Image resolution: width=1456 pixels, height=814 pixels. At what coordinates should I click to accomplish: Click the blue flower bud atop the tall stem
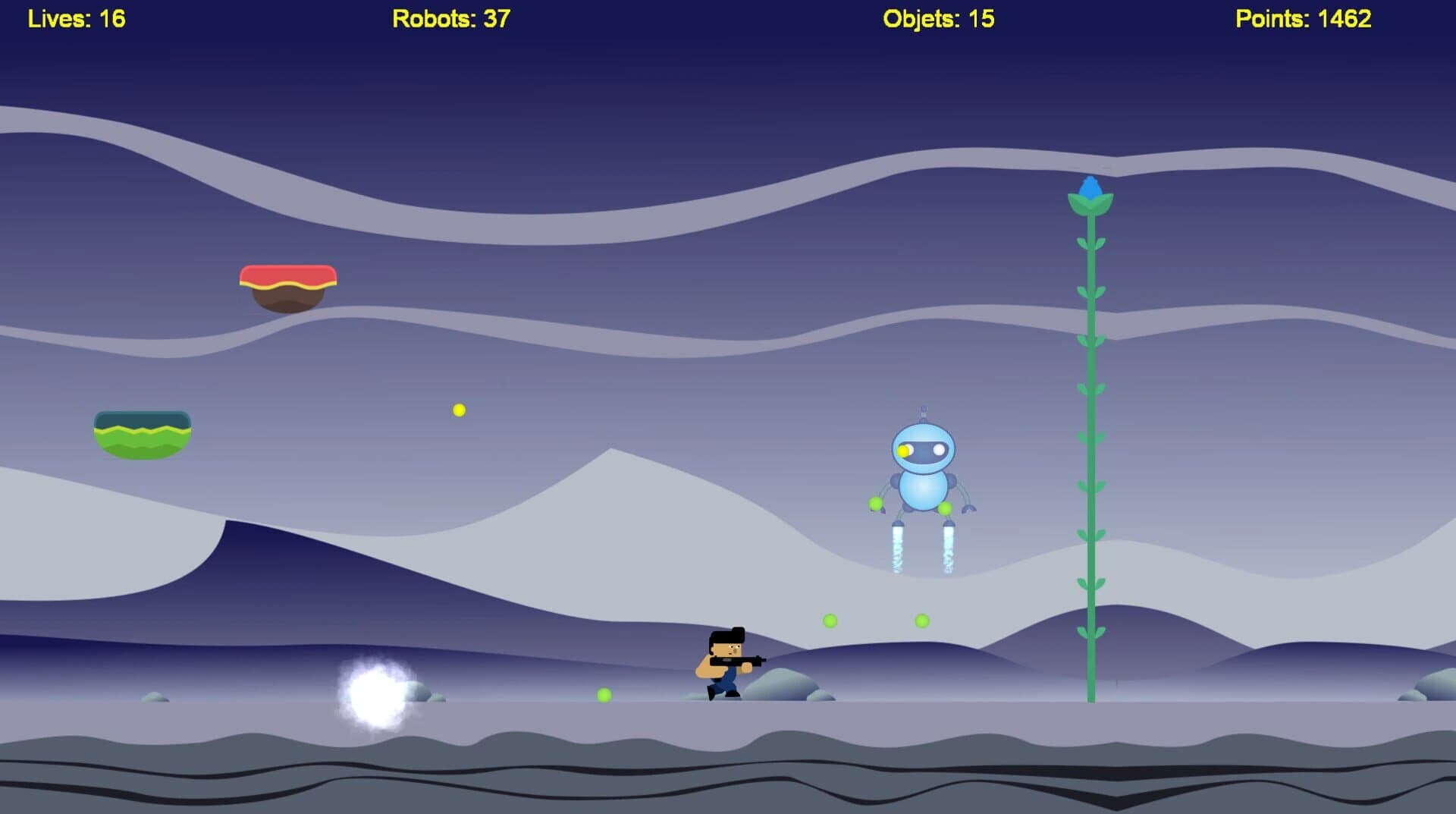(x=1089, y=188)
